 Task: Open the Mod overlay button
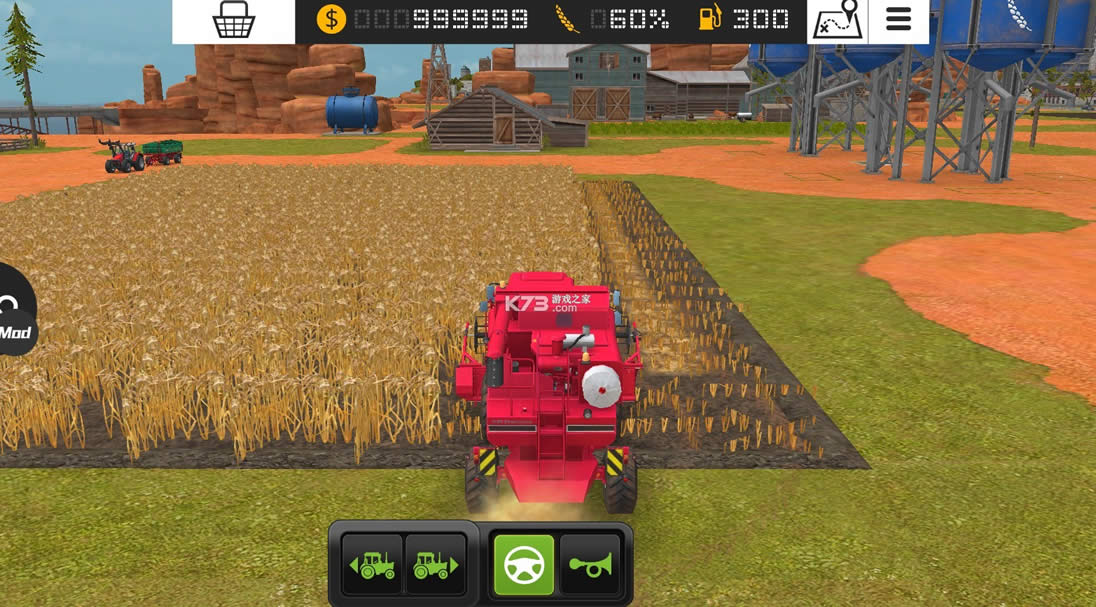tap(15, 315)
